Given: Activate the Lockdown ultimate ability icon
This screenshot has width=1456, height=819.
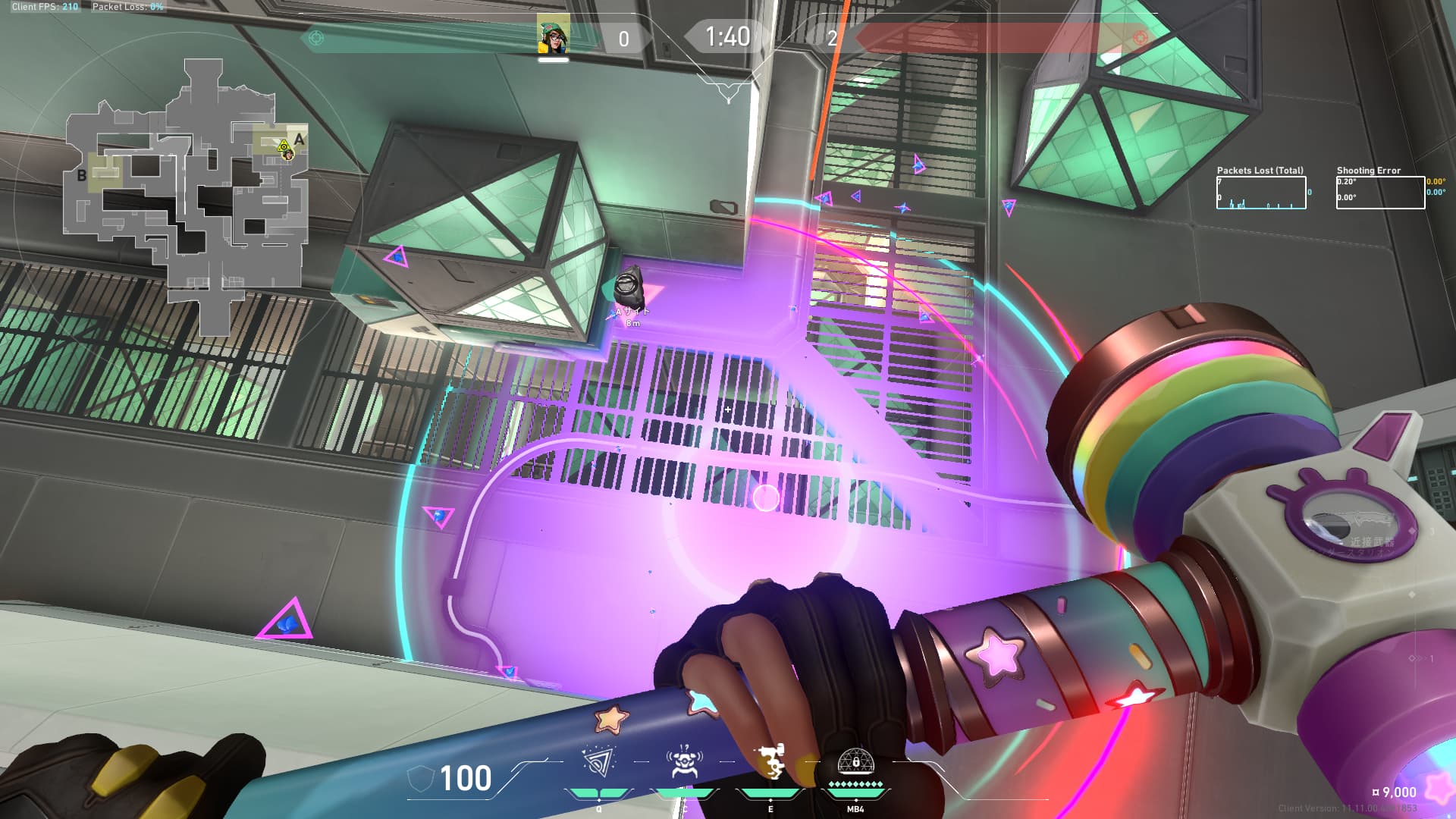Looking at the screenshot, I should tap(855, 761).
